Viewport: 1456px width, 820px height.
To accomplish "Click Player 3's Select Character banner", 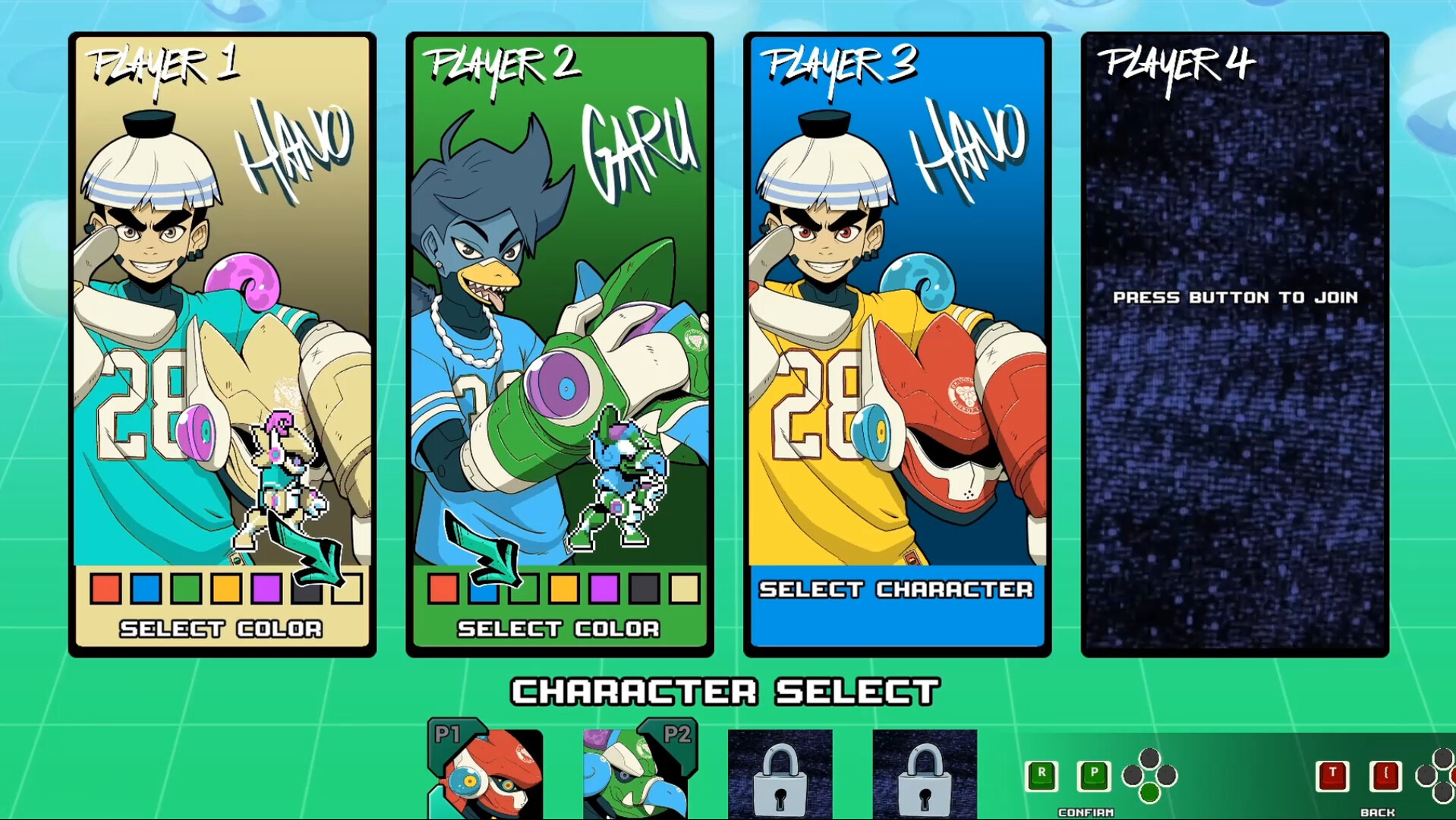I will pyautogui.click(x=897, y=590).
